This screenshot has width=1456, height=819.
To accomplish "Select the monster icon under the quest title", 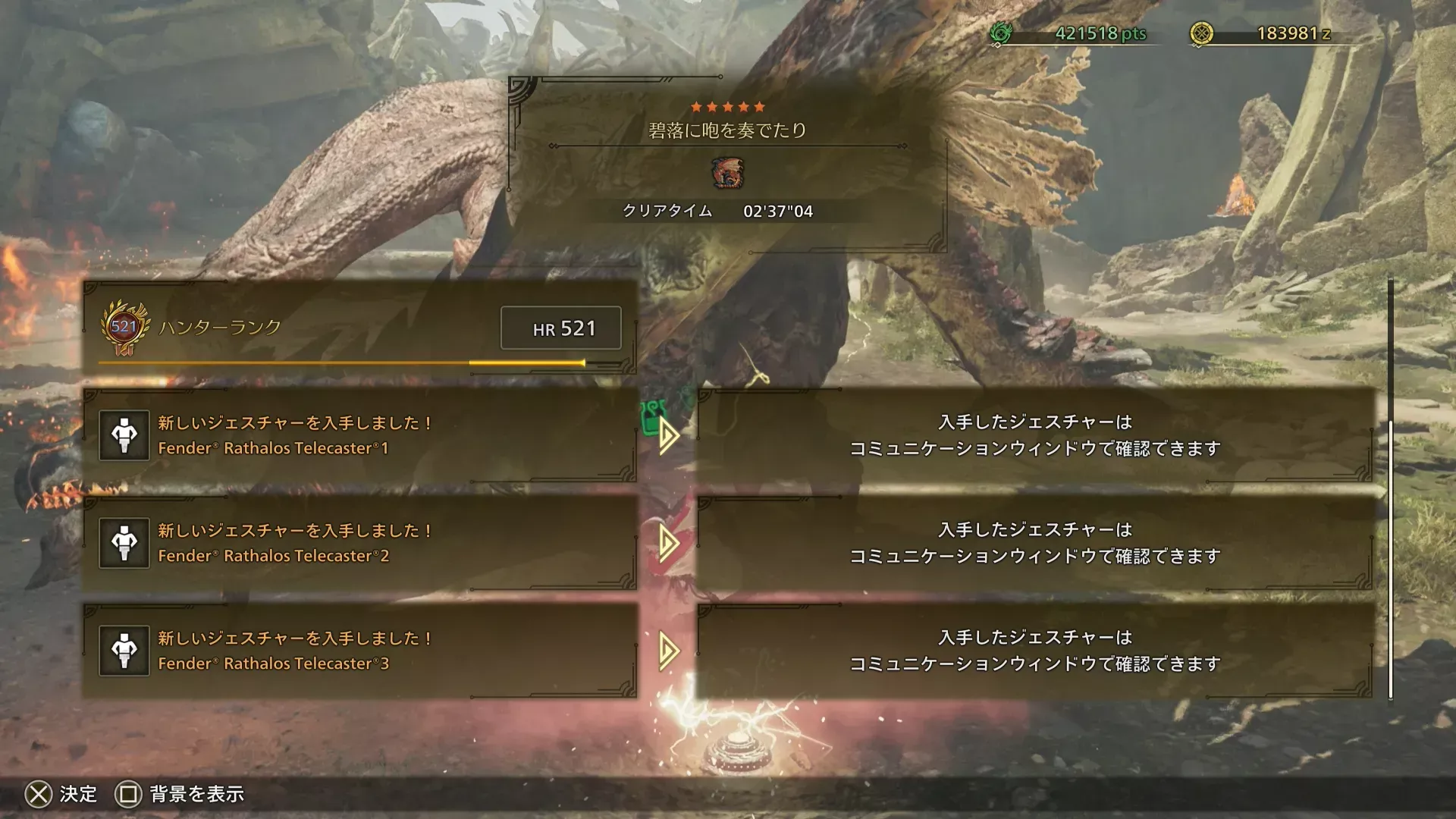I will click(x=727, y=173).
